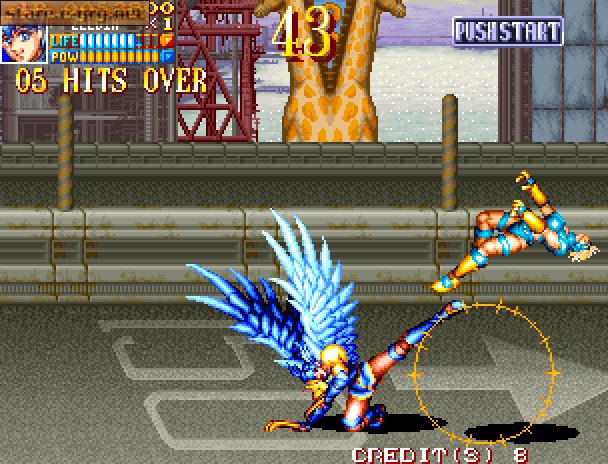Click the player one character portrait
The image size is (608, 464).
pyautogui.click(x=23, y=42)
